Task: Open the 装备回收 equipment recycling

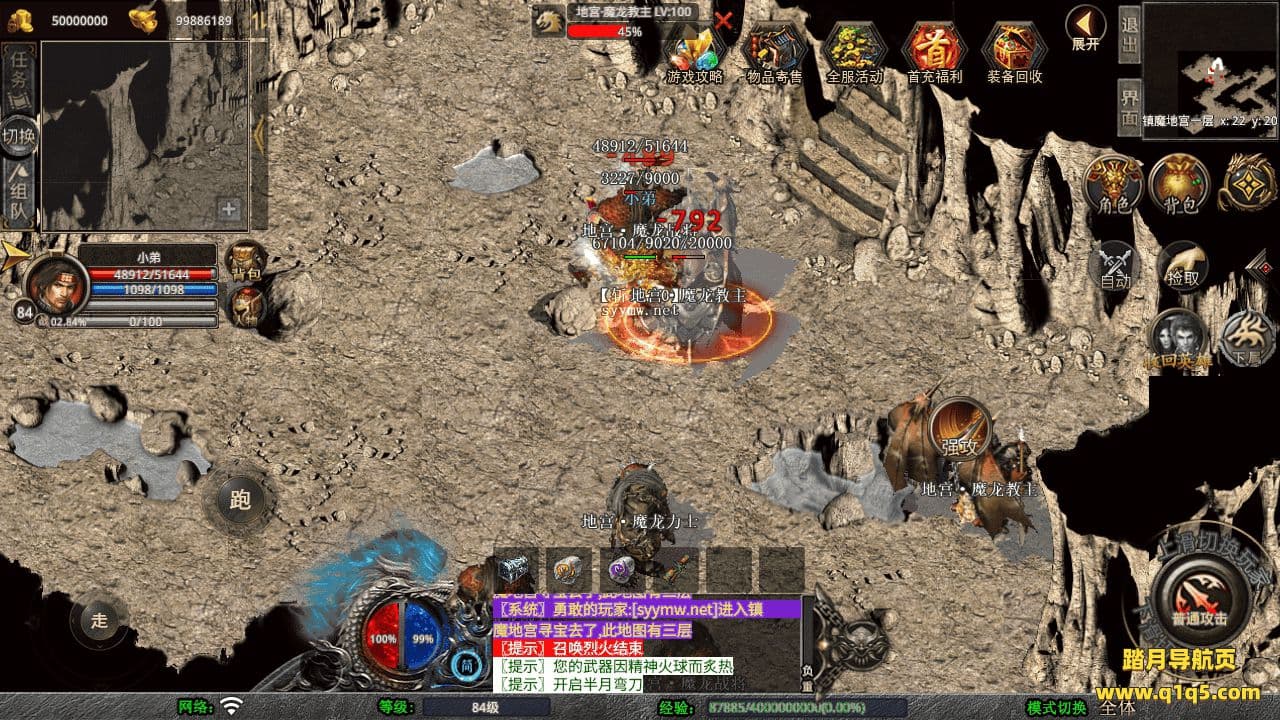Action: (1014, 52)
